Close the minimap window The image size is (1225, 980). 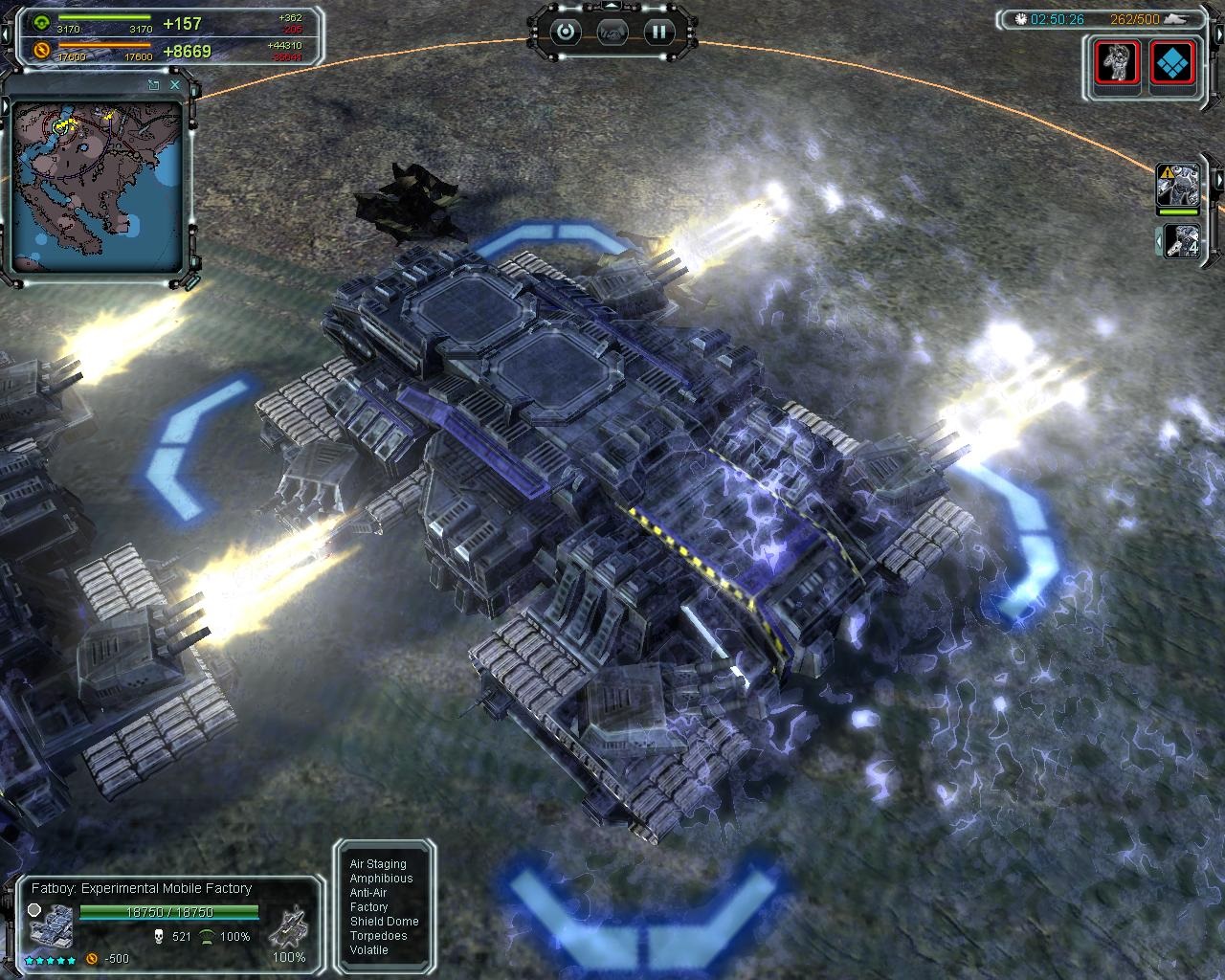point(175,85)
